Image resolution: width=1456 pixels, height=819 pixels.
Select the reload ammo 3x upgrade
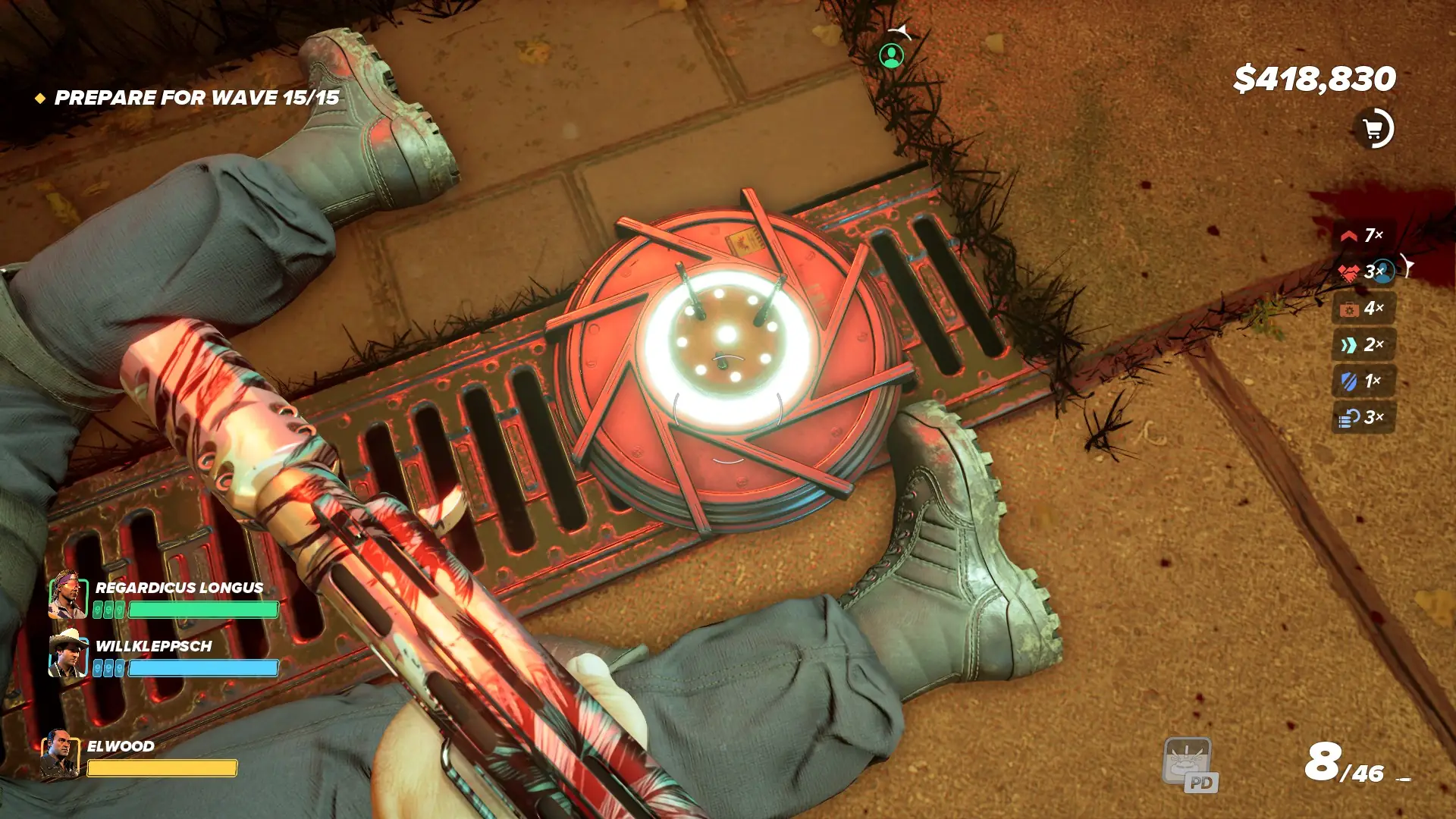1363,417
